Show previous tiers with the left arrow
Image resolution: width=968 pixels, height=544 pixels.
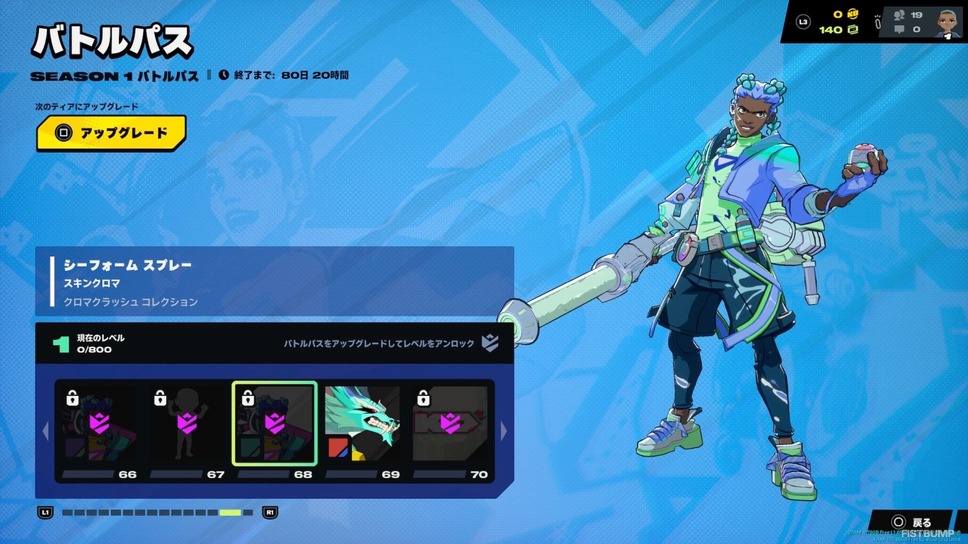(44, 431)
